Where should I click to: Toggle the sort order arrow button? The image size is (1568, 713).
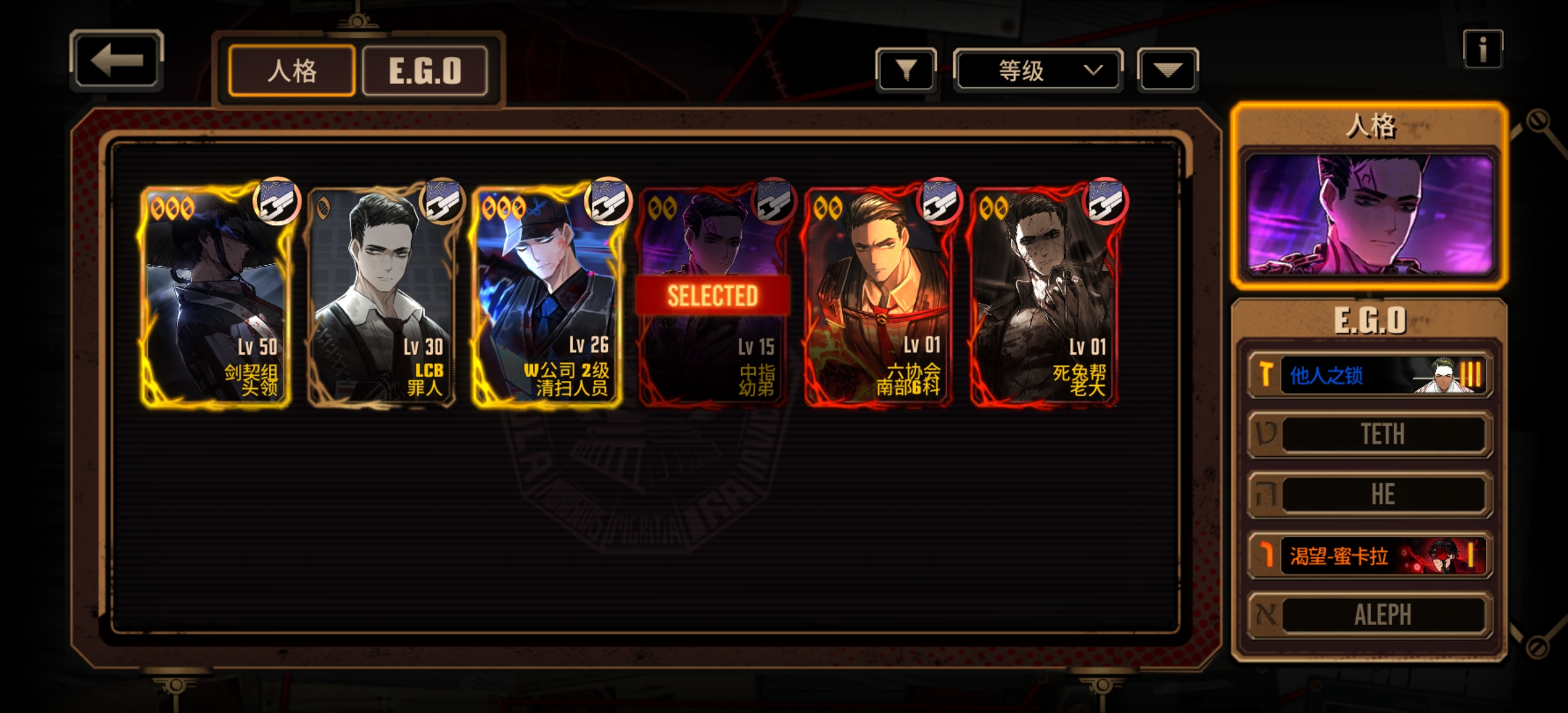(1167, 70)
